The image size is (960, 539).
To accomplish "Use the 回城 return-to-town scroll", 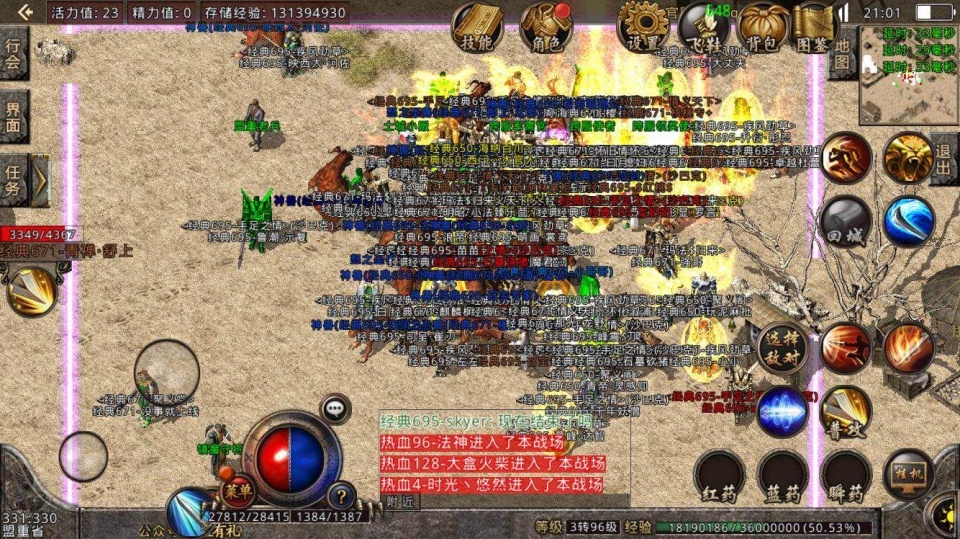I will pyautogui.click(x=845, y=222).
